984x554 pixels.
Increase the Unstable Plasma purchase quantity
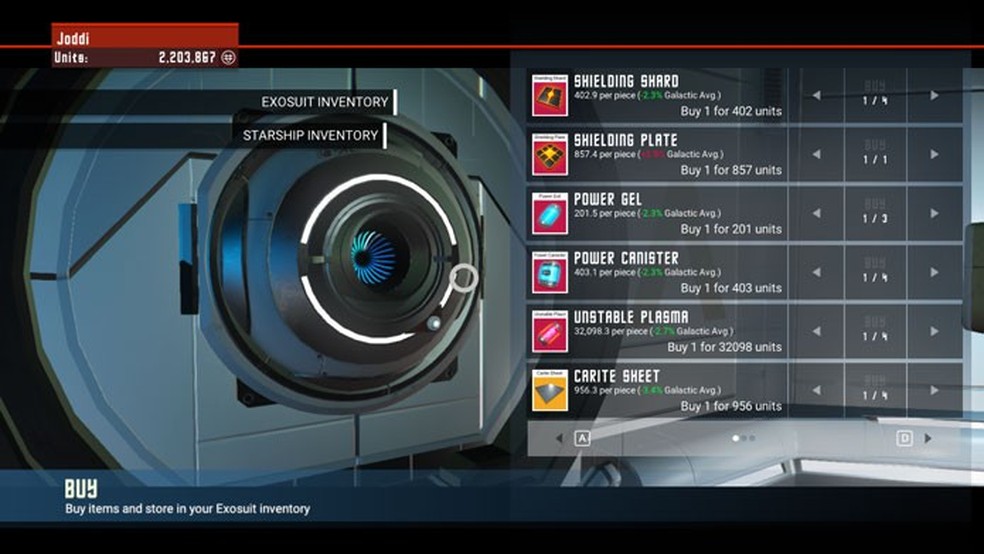(934, 332)
